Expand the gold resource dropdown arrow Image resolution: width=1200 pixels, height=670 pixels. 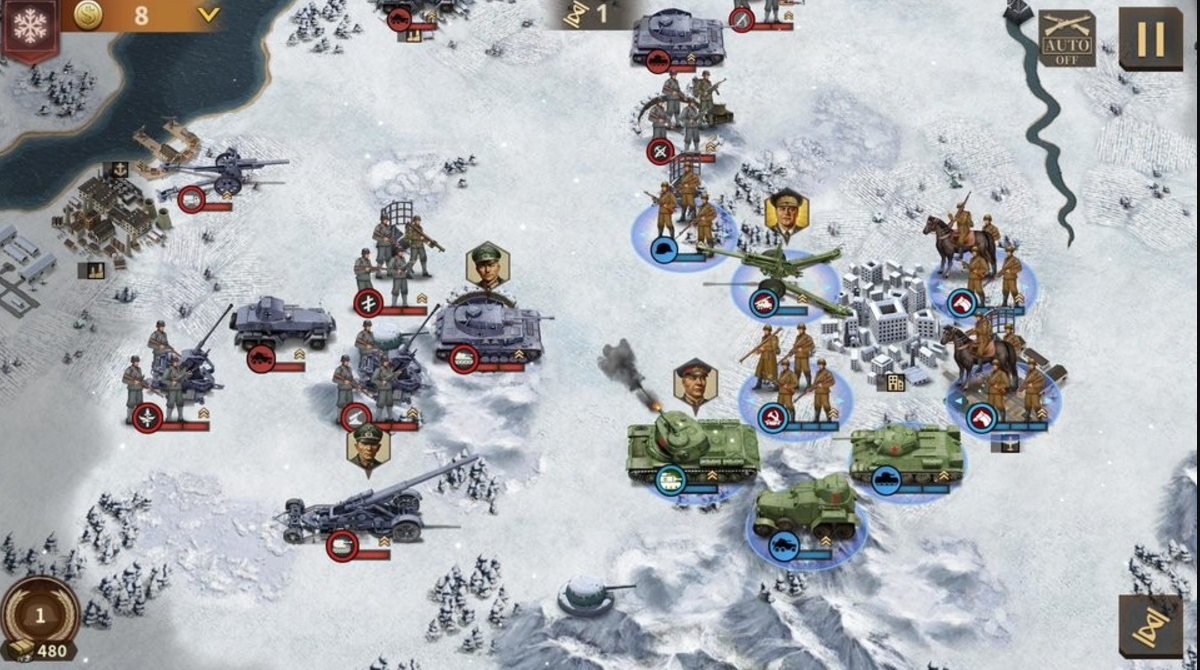coord(208,14)
